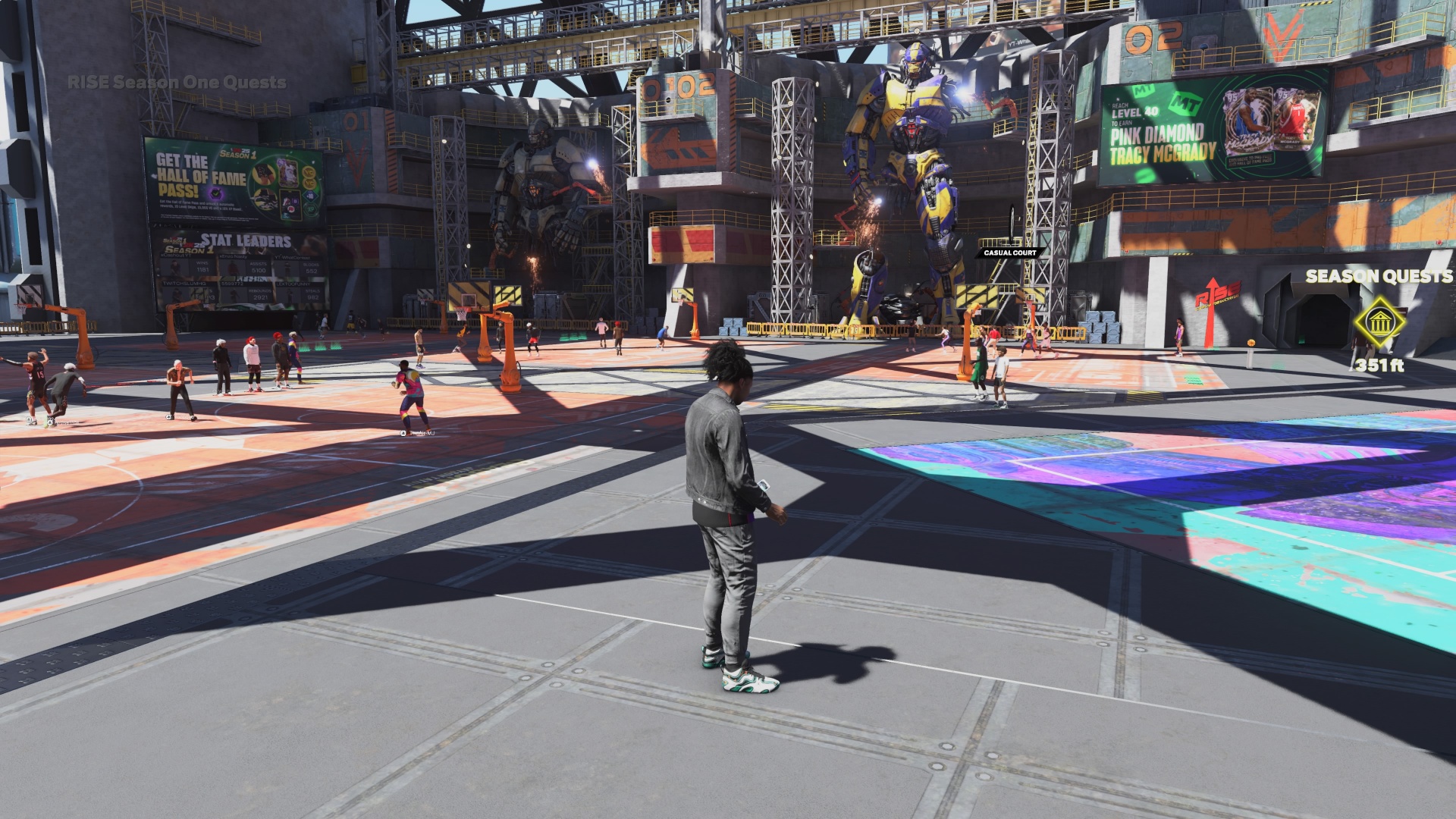Open the RISE Season One Quests tracker
This screenshot has height=819, width=1456.
pyautogui.click(x=177, y=83)
